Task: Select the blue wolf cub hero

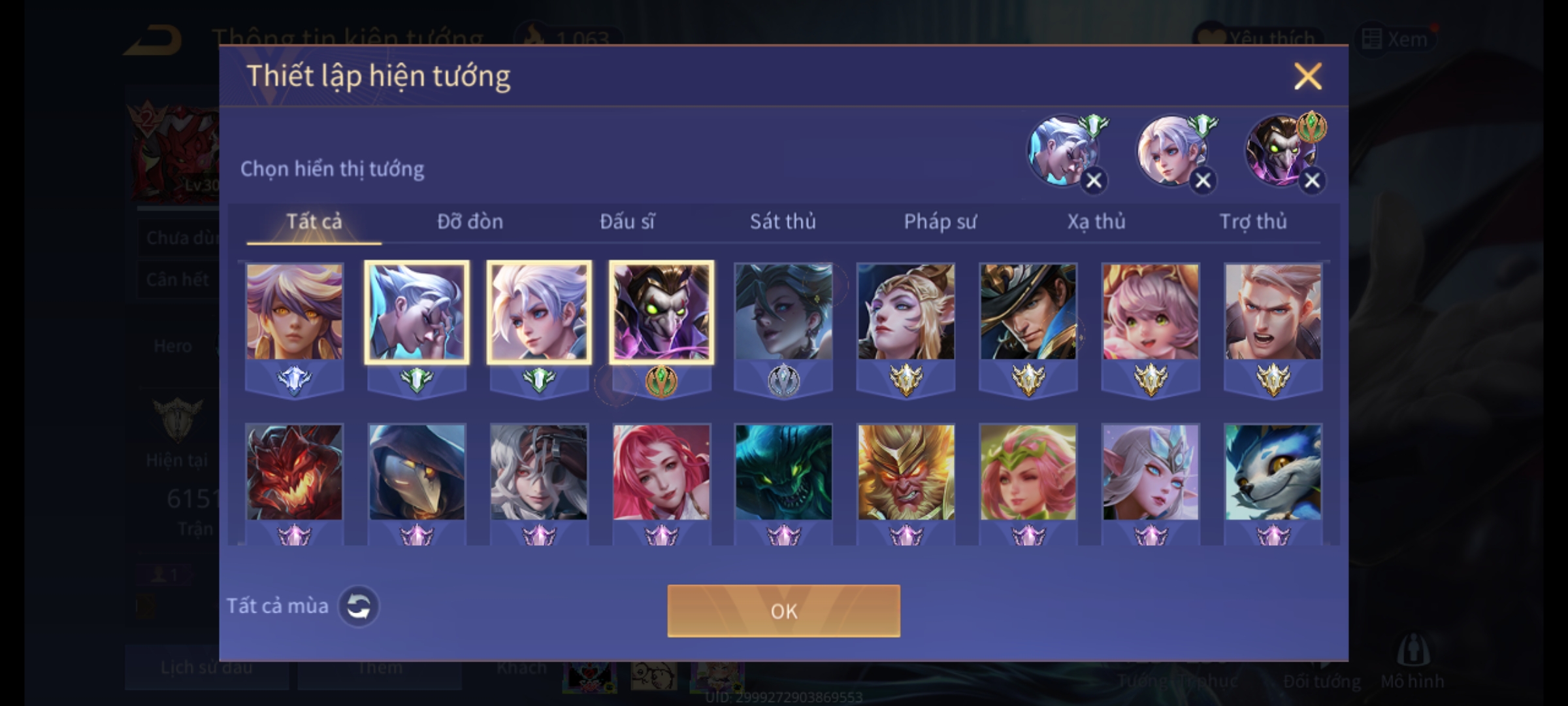Action: click(x=1273, y=472)
